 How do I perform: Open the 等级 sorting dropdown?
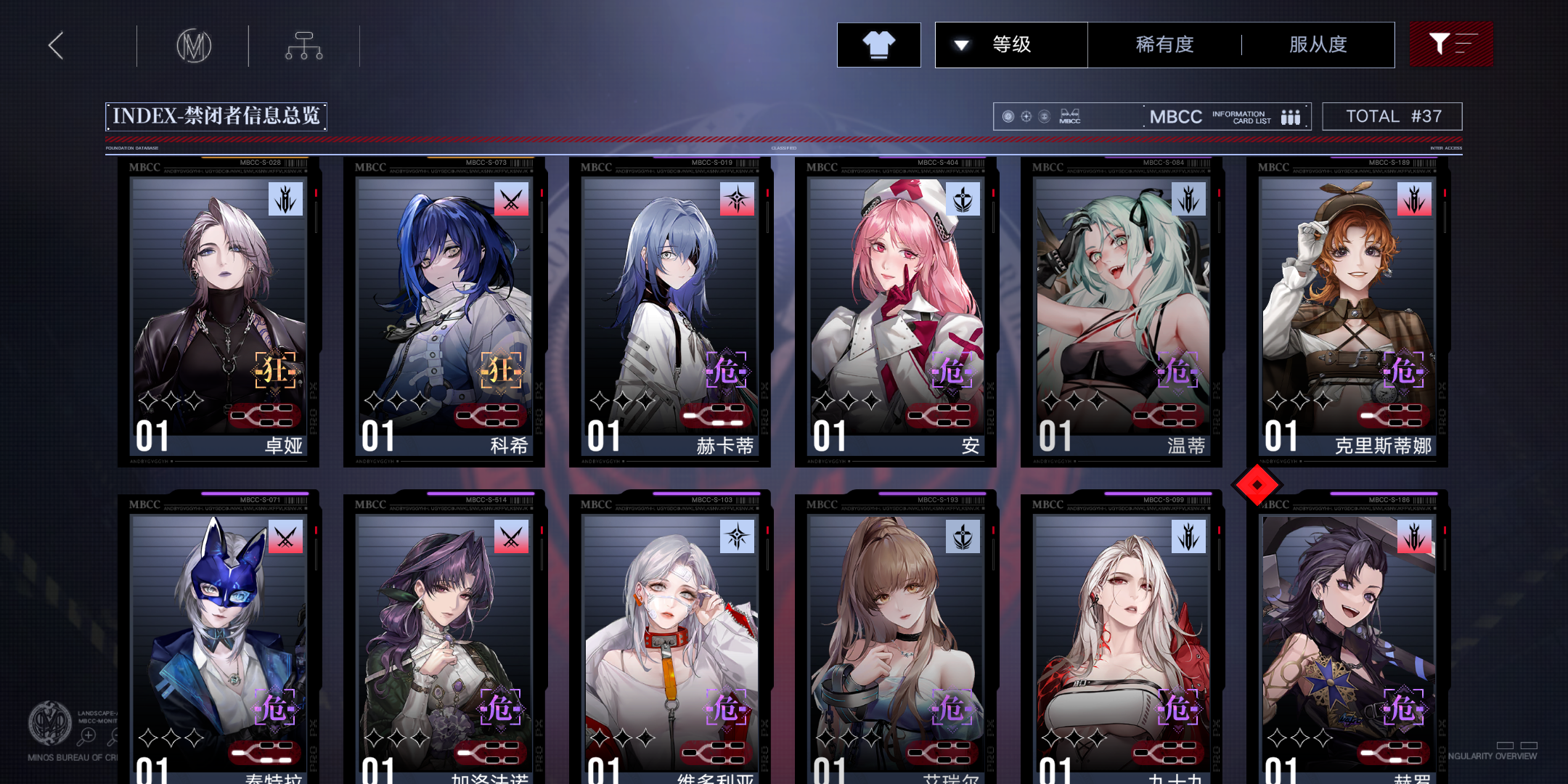coord(1011,44)
